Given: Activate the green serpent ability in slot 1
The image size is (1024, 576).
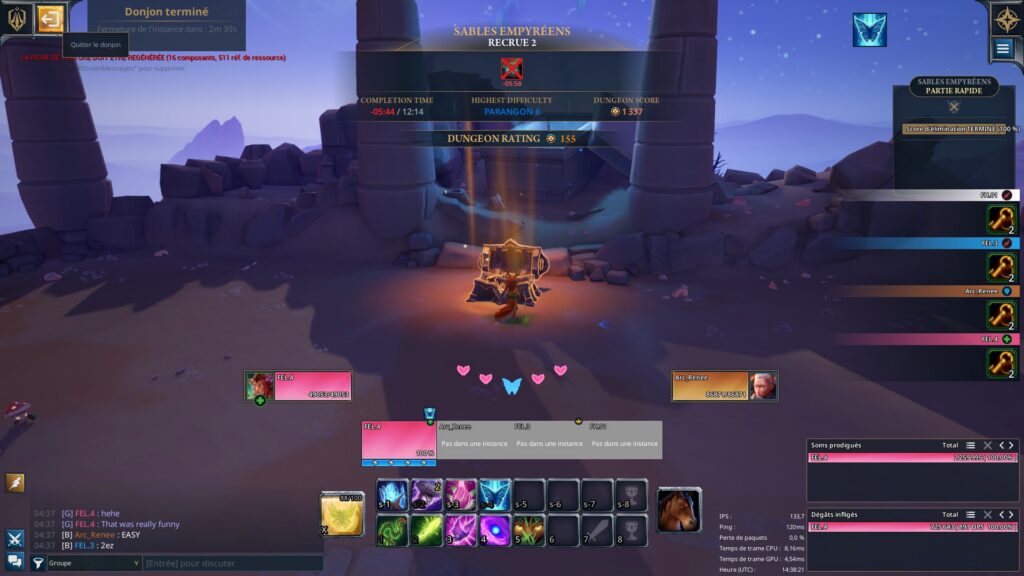Looking at the screenshot, I should 392,529.
